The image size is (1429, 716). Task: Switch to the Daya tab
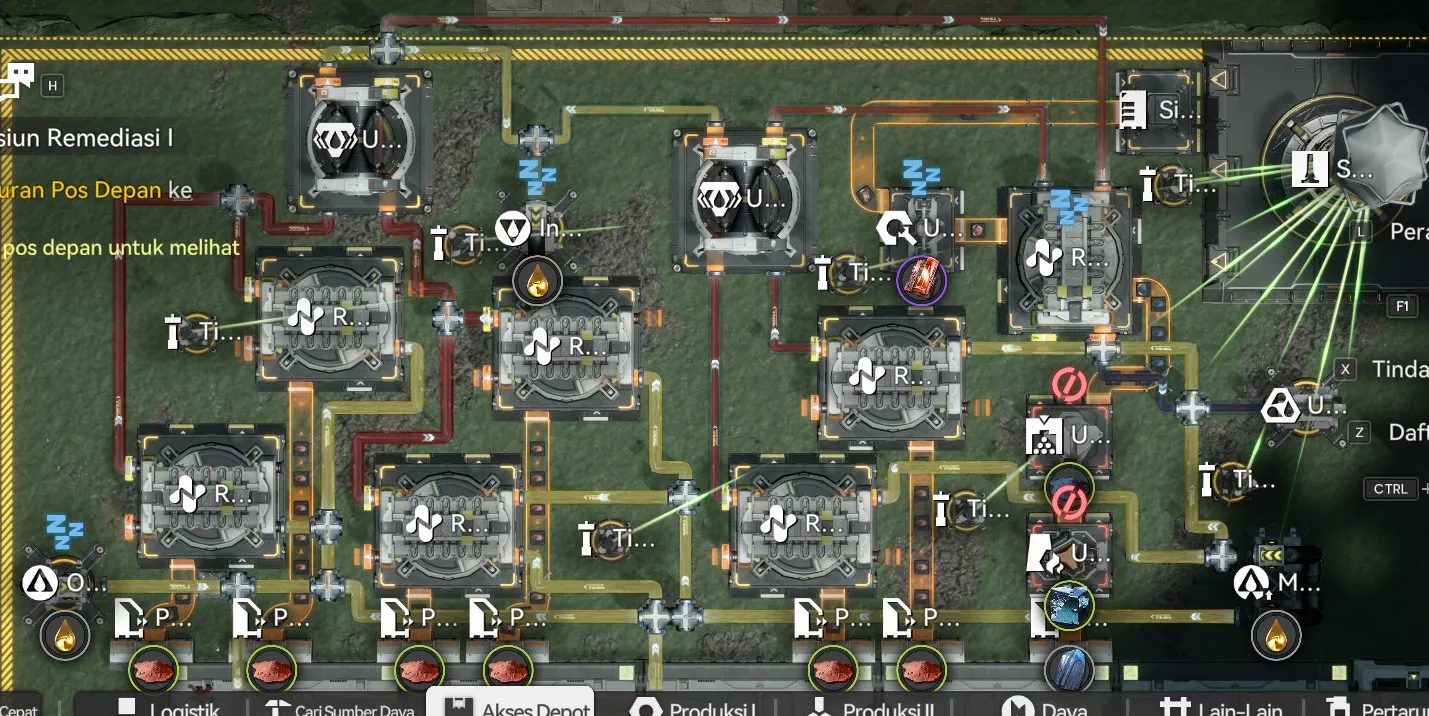(x=1046, y=707)
